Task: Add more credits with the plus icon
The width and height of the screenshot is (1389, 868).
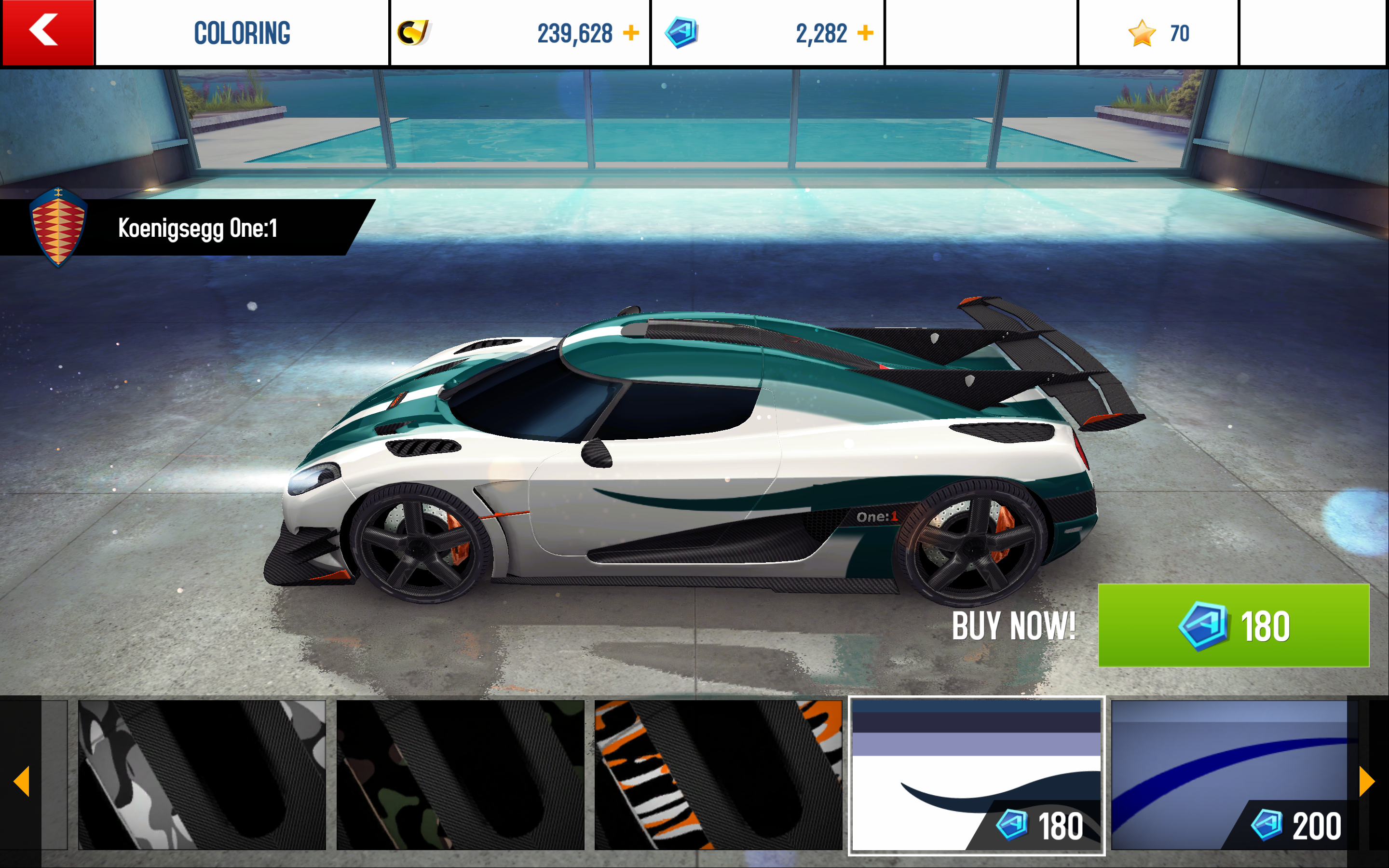Action: point(631,33)
